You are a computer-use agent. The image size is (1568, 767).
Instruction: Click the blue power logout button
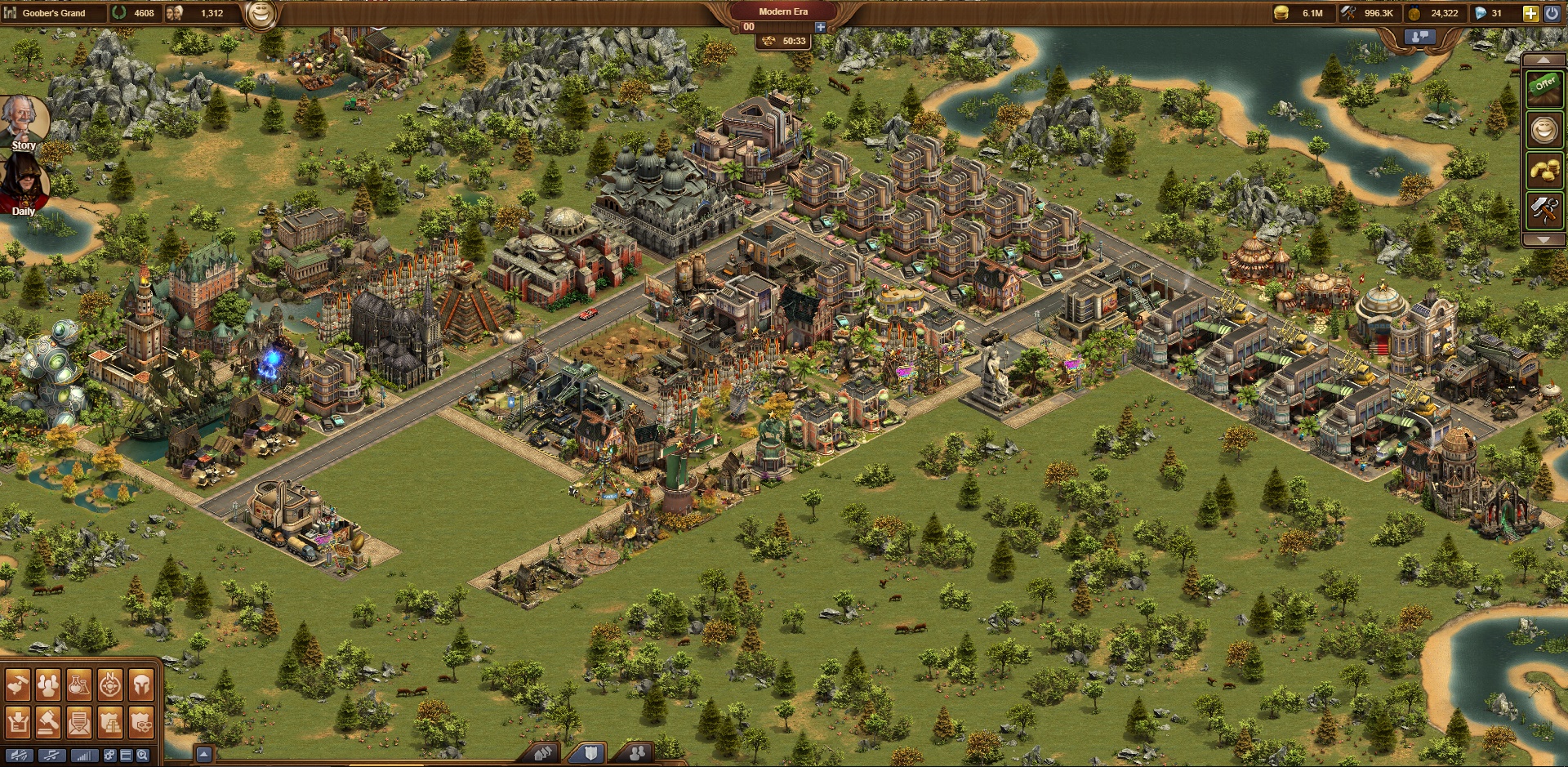point(1552,13)
